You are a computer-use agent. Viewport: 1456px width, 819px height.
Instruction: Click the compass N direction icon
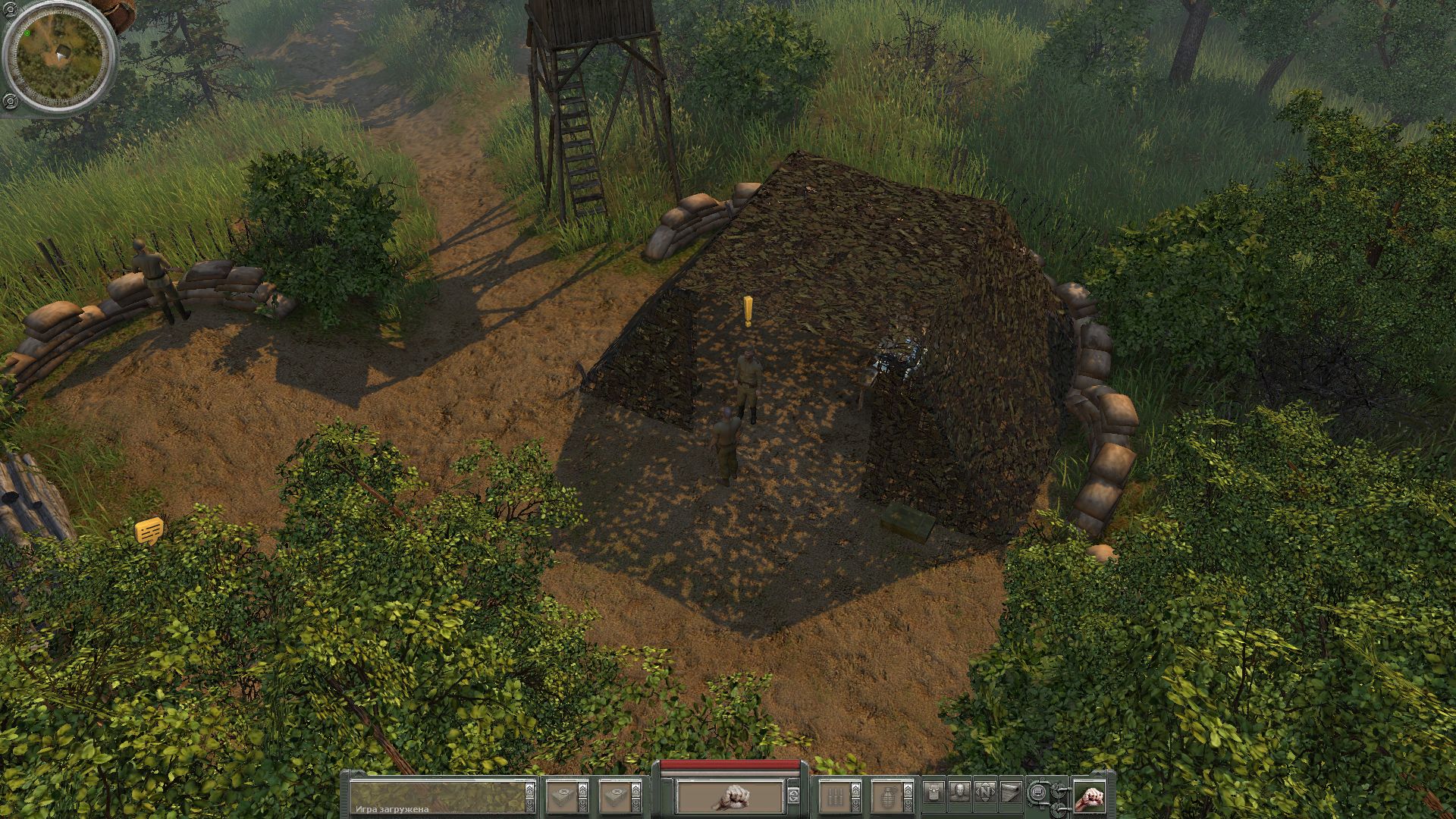click(x=986, y=793)
